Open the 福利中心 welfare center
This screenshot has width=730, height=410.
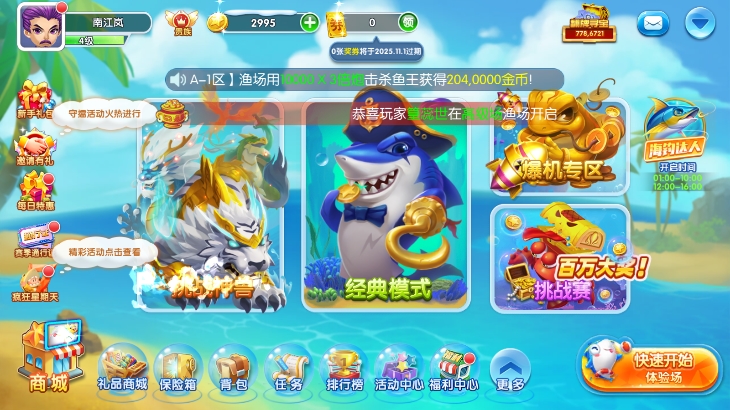pyautogui.click(x=453, y=365)
